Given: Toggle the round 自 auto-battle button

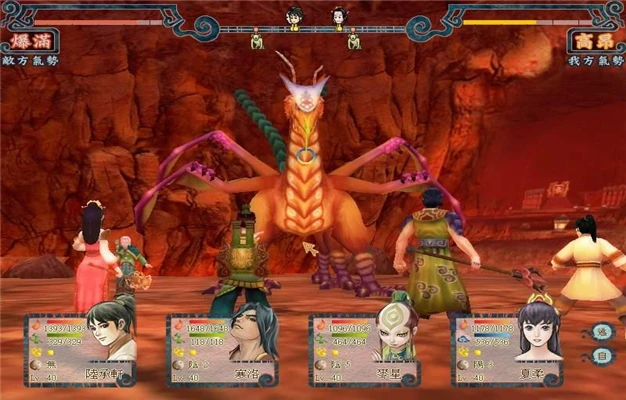Looking at the screenshot, I should click(x=601, y=356).
